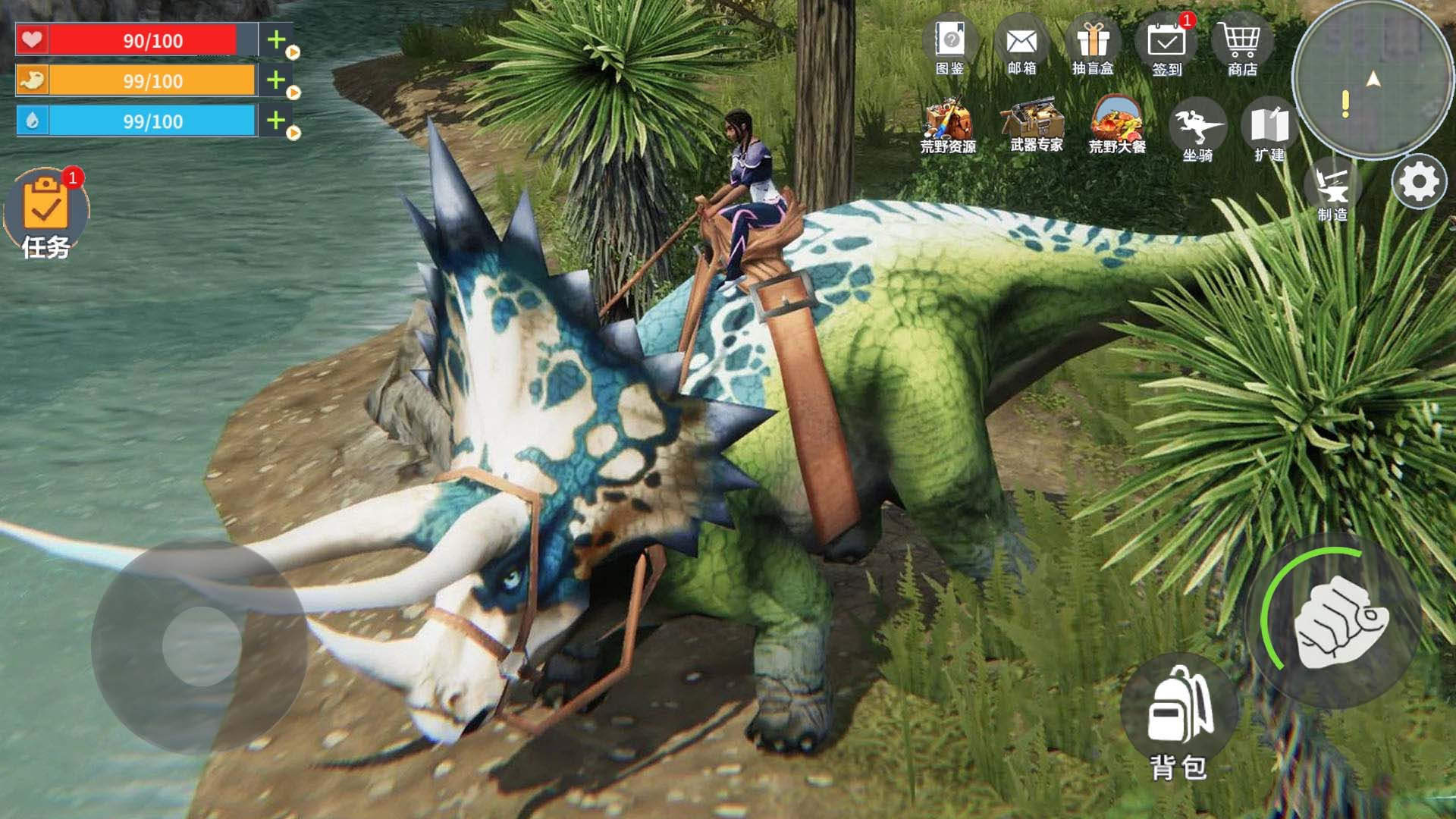Select the 武器专家 weapon crate offer
This screenshot has width=1456, height=819.
click(1036, 124)
